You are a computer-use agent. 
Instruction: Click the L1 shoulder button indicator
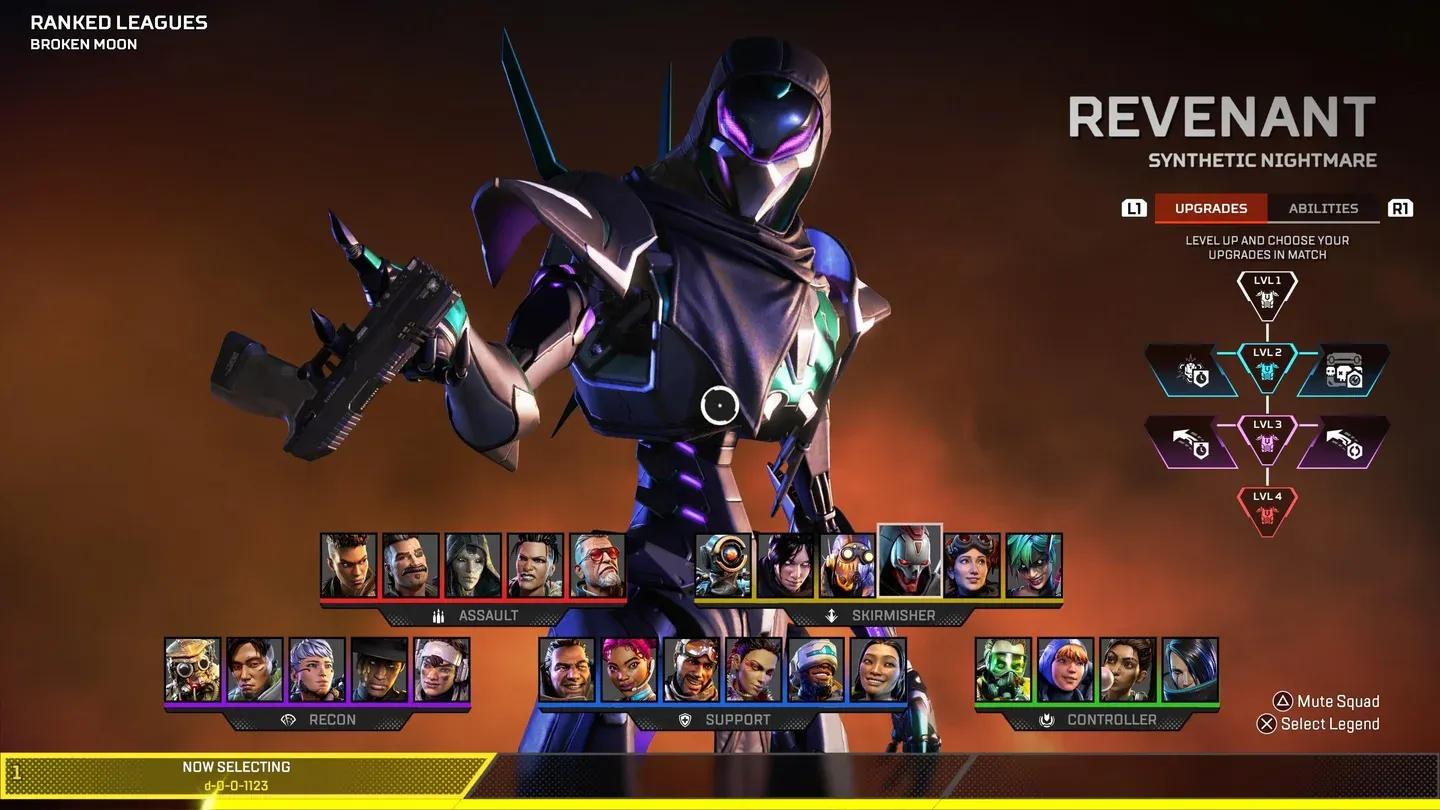pyautogui.click(x=1134, y=208)
